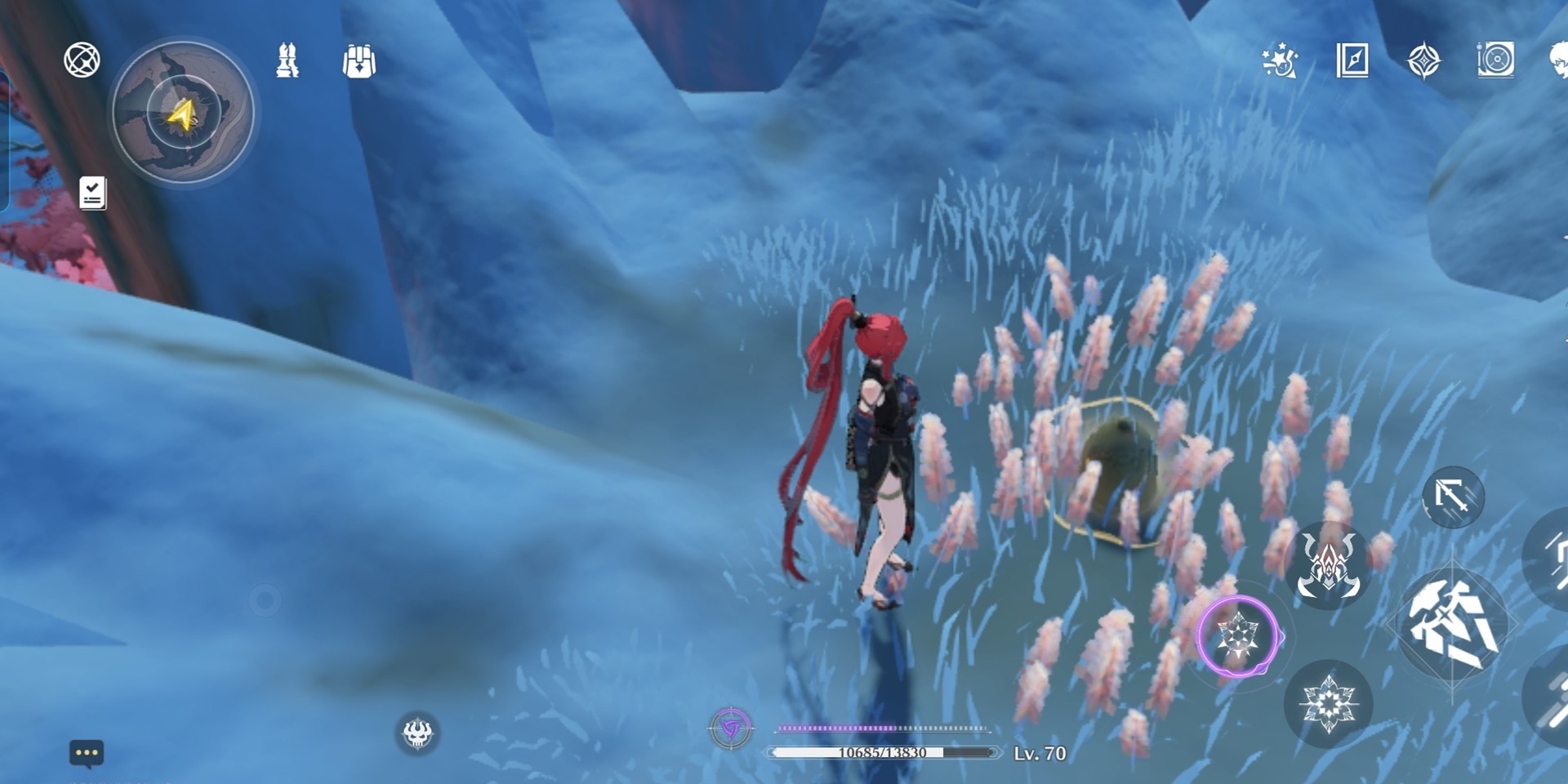Activate the flower crest skill button
The width and height of the screenshot is (1568, 784).
click(1328, 704)
